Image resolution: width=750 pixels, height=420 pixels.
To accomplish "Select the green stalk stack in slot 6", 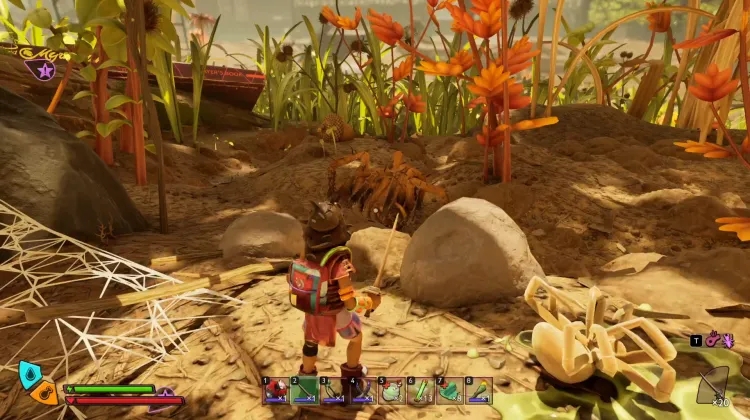I will click(x=421, y=390).
